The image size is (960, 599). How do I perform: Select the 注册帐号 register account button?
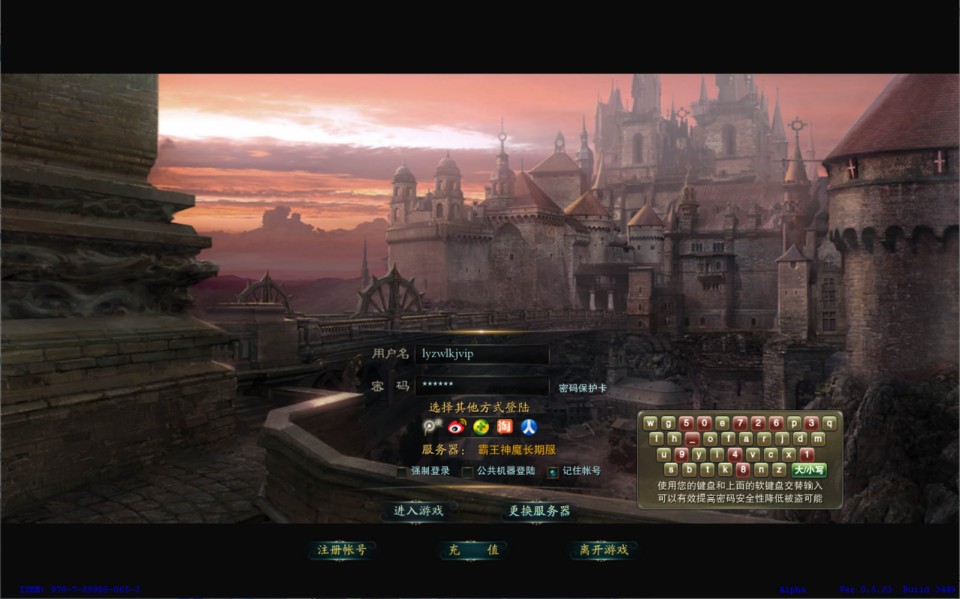click(x=342, y=550)
